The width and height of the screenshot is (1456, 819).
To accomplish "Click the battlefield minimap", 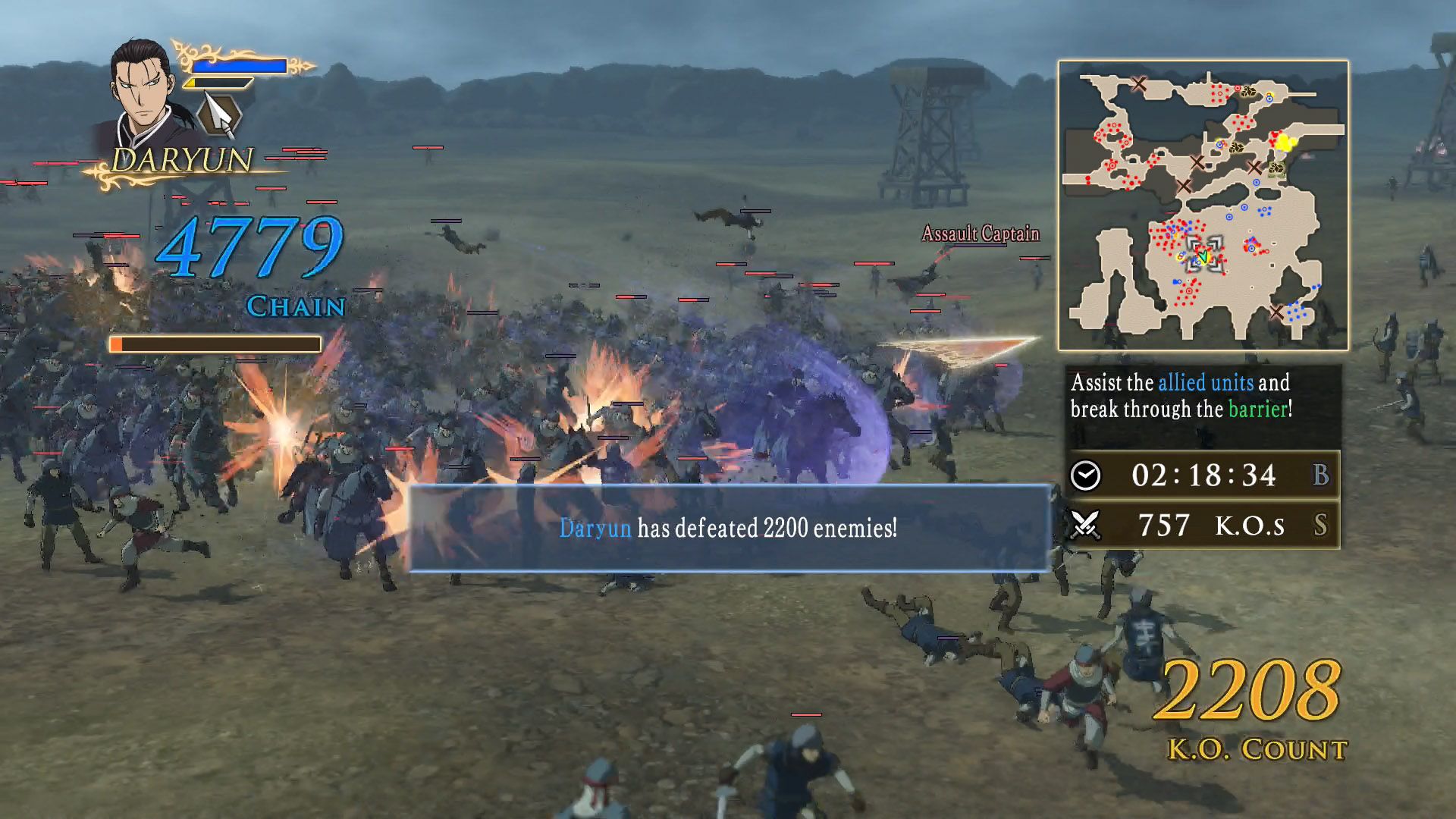I will 1203,206.
